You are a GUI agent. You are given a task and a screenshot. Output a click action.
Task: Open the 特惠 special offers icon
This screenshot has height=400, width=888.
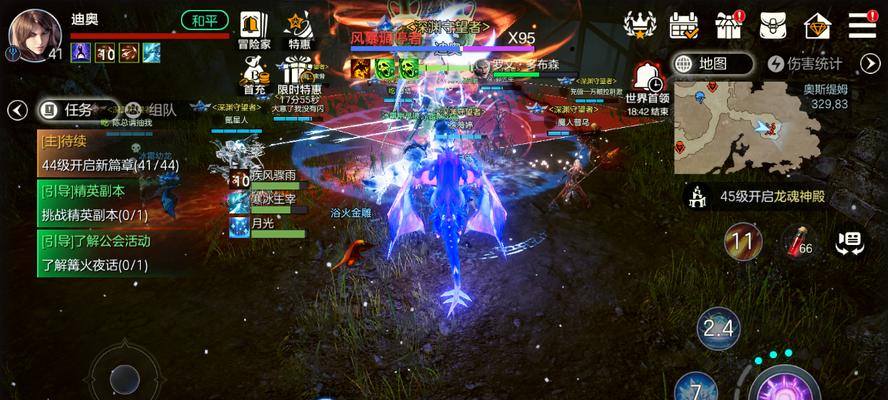[x=298, y=30]
